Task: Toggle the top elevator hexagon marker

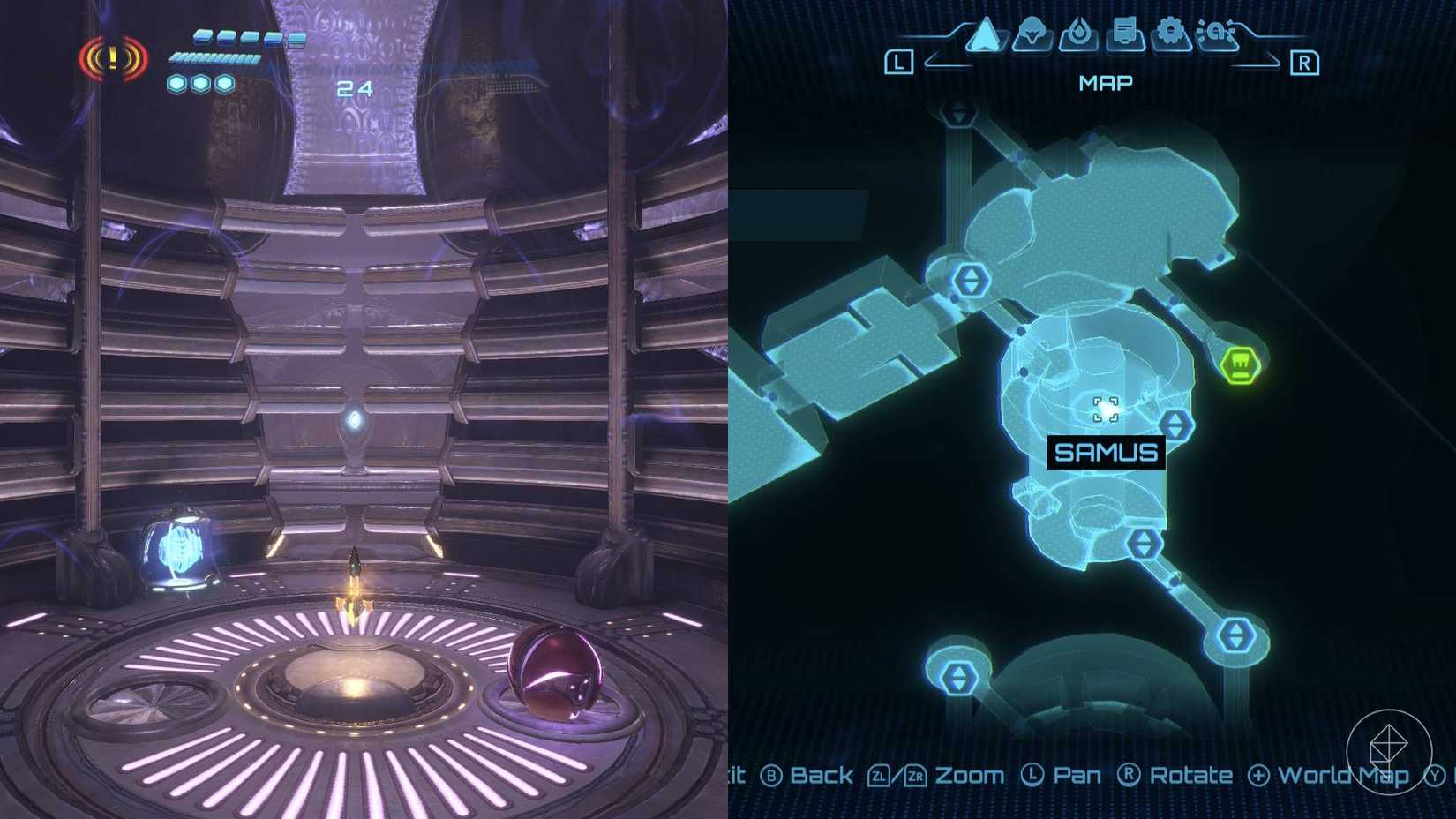Action: 958,111
